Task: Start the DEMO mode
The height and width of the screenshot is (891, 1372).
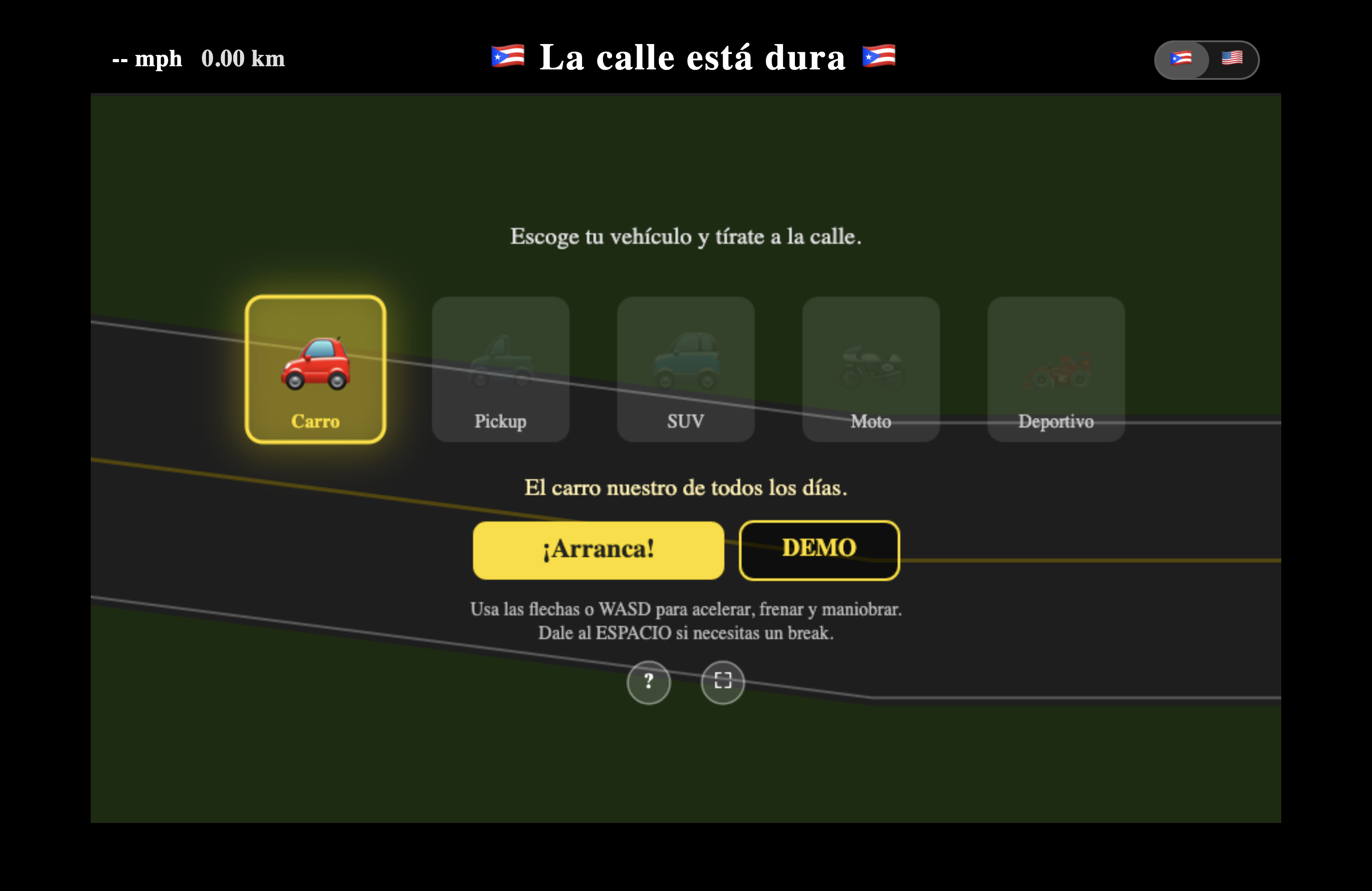Action: (818, 549)
